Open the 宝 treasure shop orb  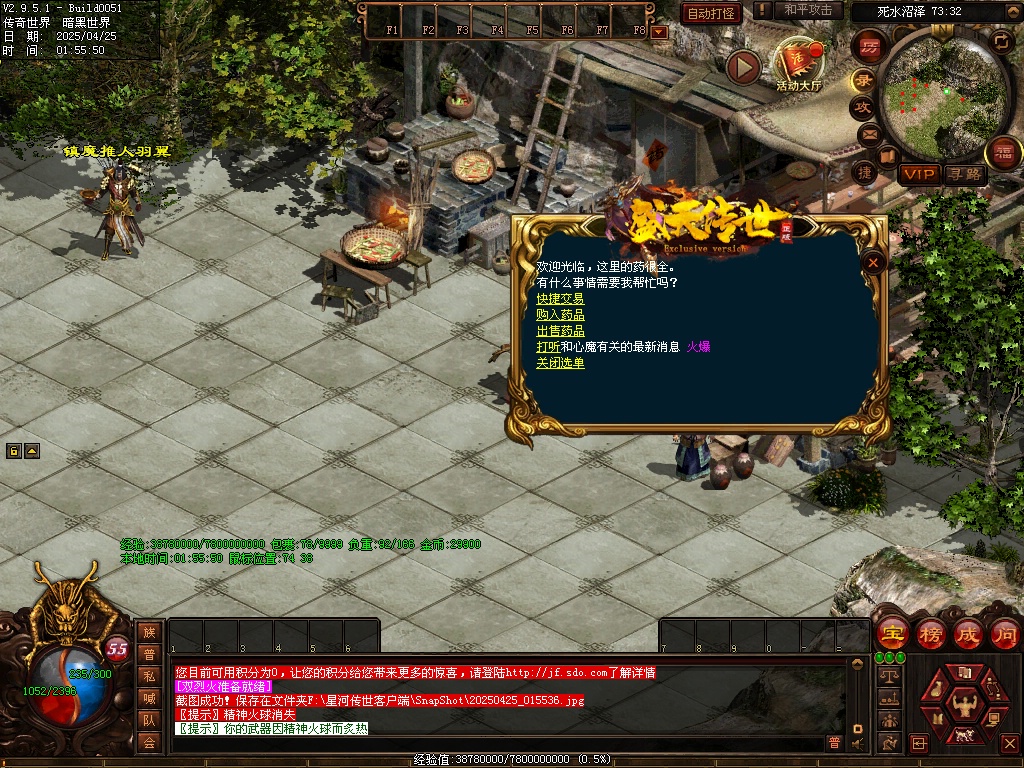[892, 634]
